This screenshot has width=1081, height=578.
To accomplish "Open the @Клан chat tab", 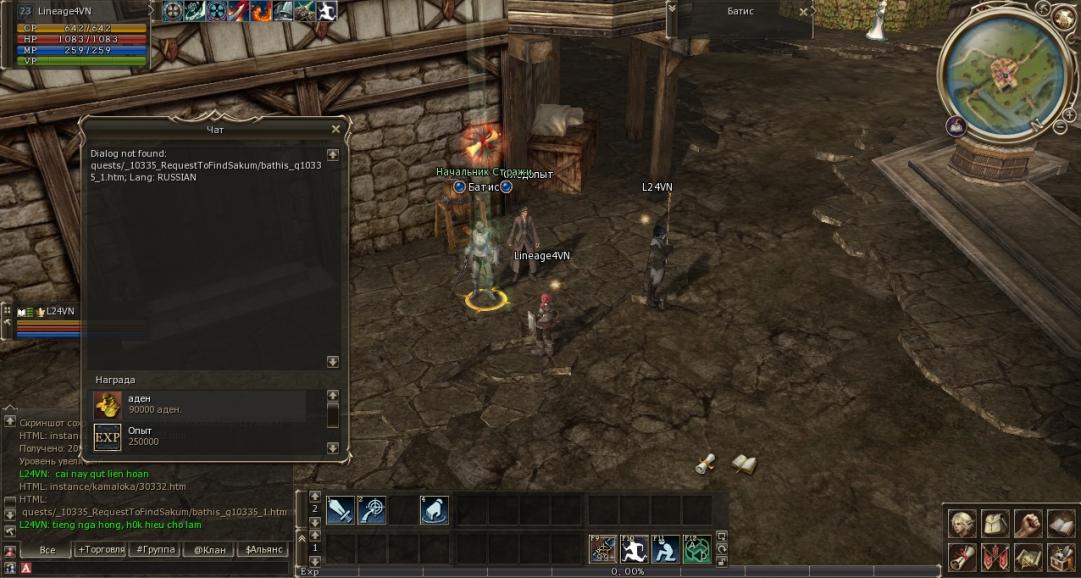I will click(x=210, y=550).
